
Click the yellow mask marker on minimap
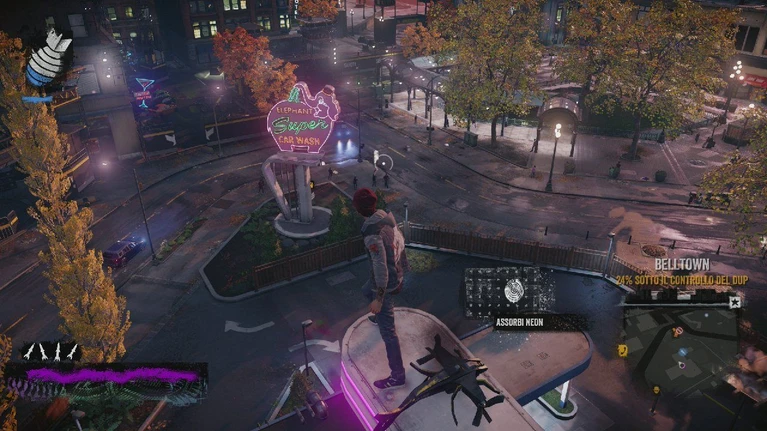coord(623,350)
